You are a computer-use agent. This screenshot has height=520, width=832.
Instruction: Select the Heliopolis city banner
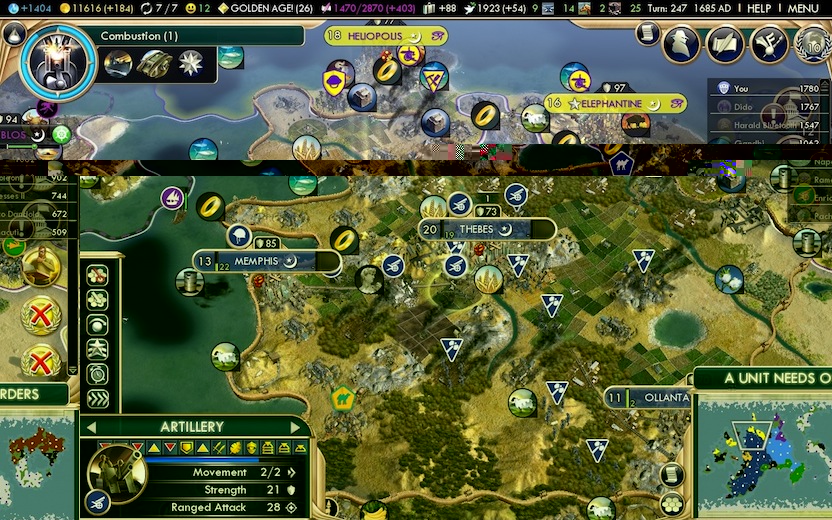pos(385,36)
